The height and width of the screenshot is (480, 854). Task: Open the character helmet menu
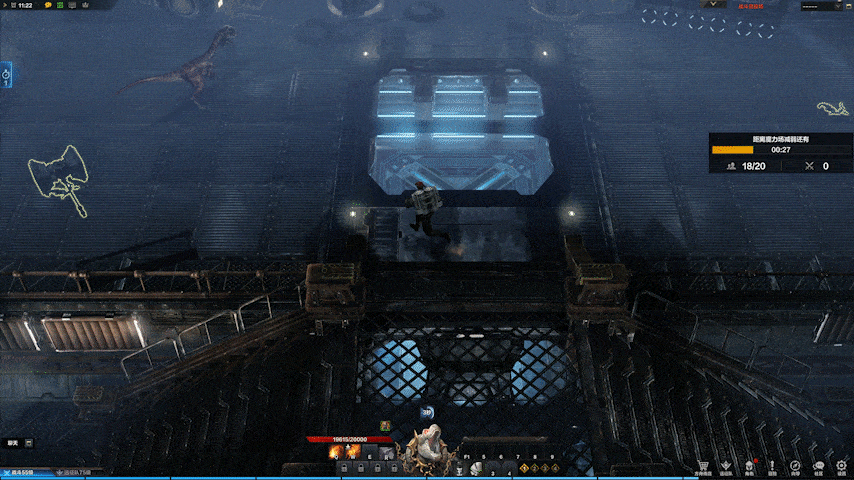748,465
